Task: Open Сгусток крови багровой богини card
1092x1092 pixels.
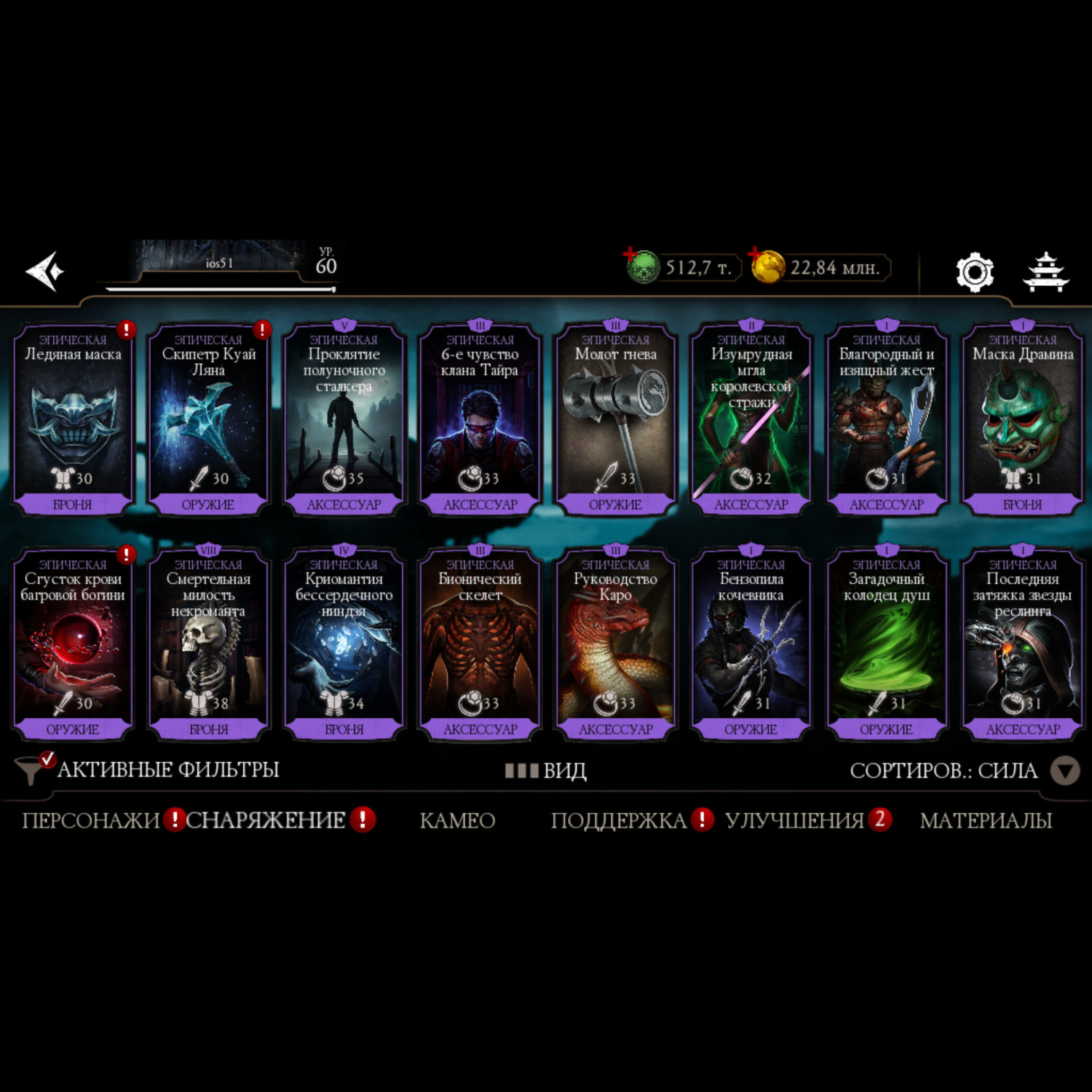Action: (x=73, y=644)
